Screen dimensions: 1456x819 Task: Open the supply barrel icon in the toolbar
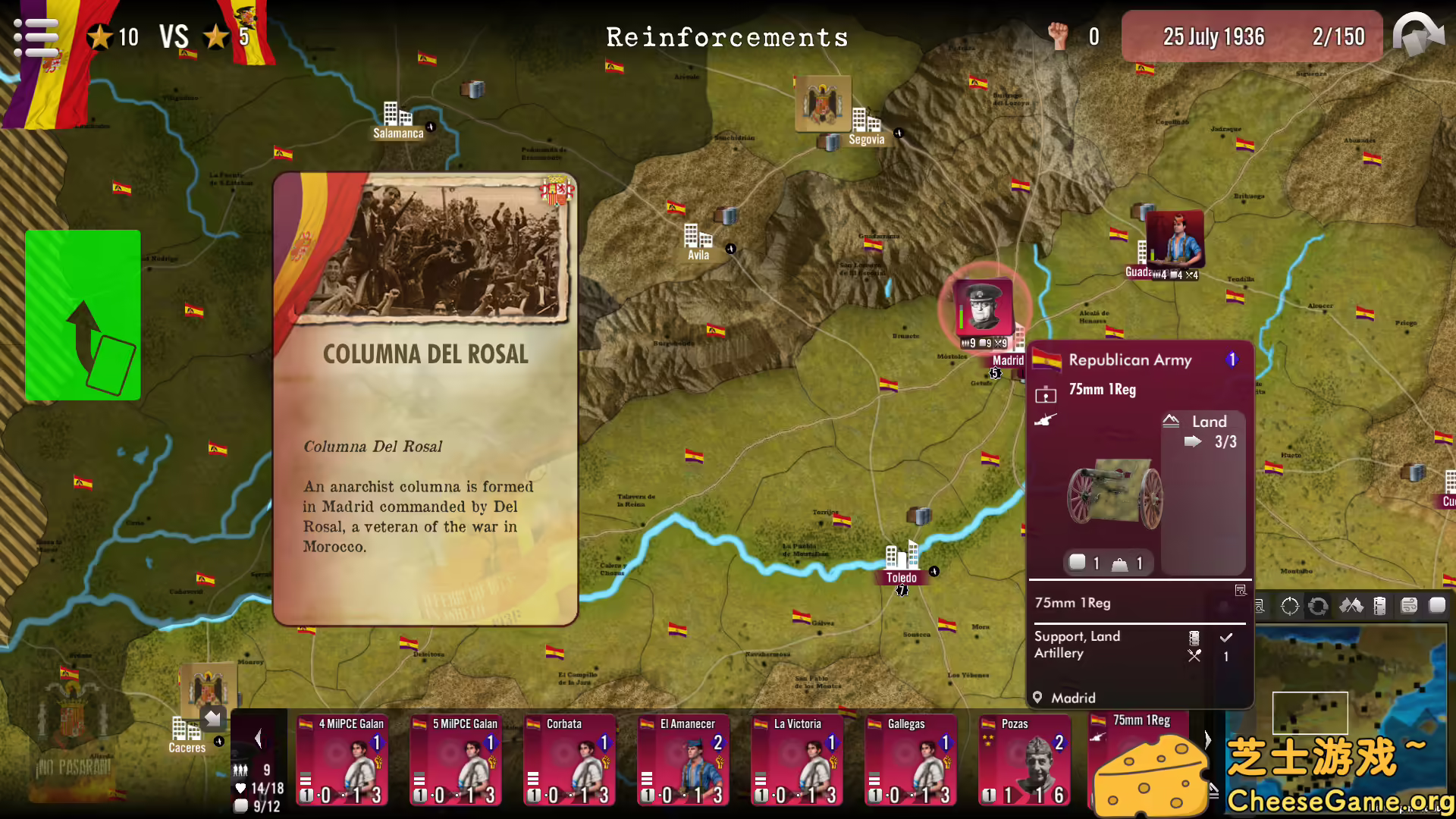click(1380, 605)
